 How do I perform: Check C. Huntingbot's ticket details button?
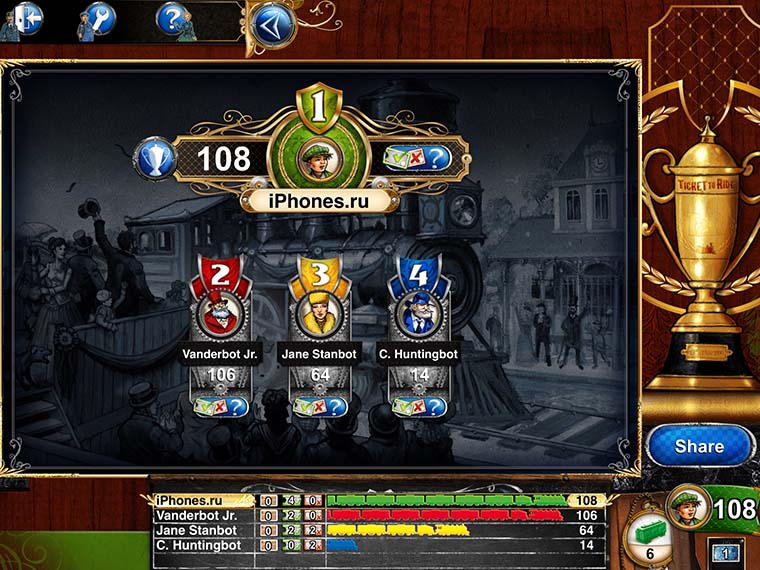click(x=418, y=406)
